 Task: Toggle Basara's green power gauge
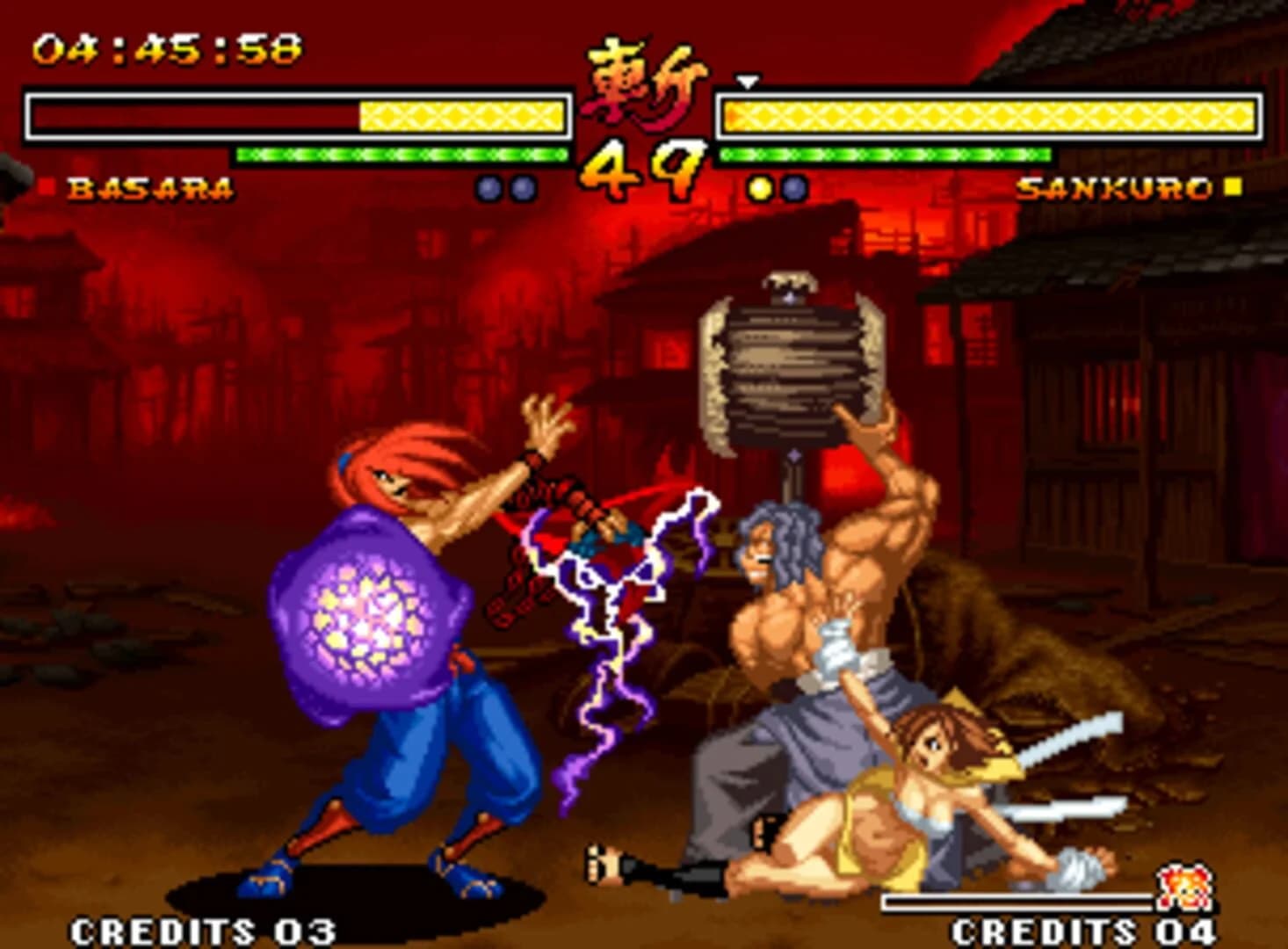coord(400,154)
